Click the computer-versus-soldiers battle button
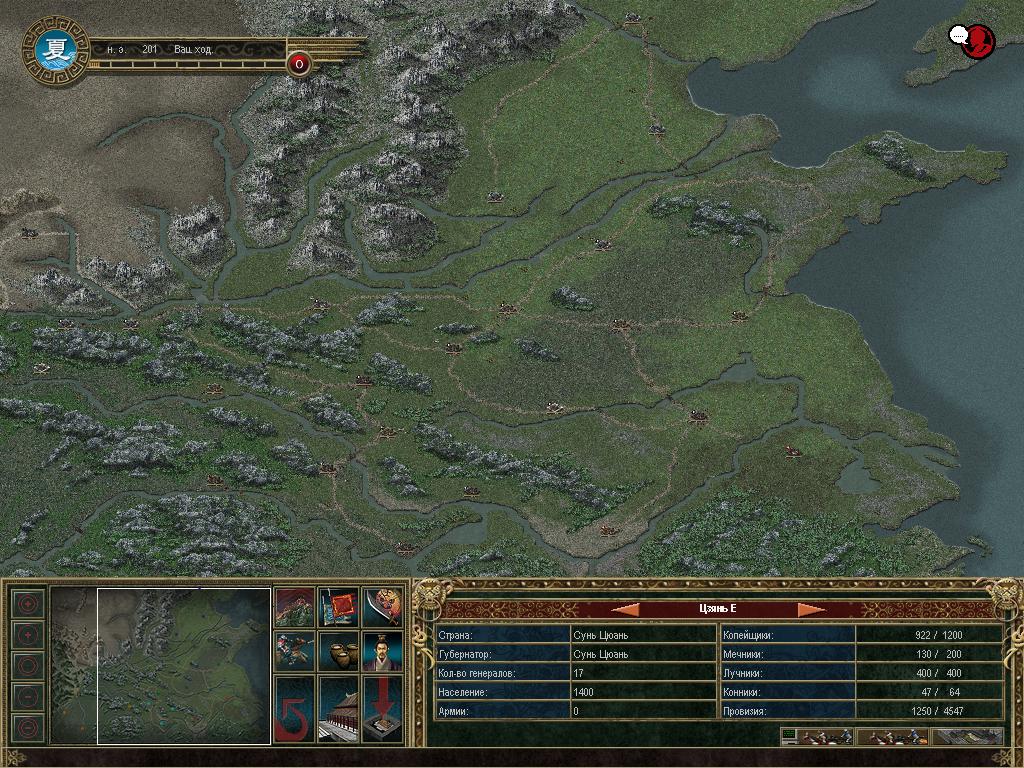The image size is (1024, 768). [x=817, y=737]
